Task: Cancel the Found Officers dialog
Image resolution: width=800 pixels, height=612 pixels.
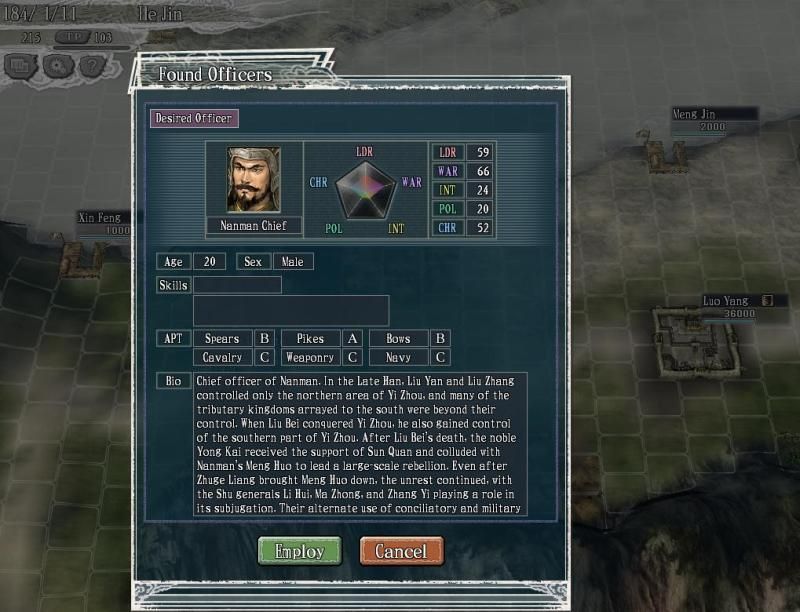Action: [401, 551]
